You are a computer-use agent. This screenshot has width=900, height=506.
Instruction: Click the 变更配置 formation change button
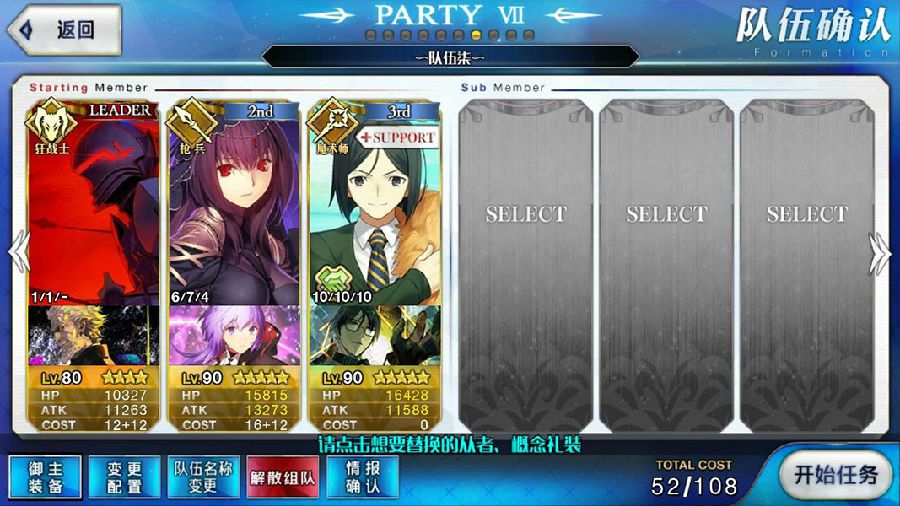[x=123, y=477]
